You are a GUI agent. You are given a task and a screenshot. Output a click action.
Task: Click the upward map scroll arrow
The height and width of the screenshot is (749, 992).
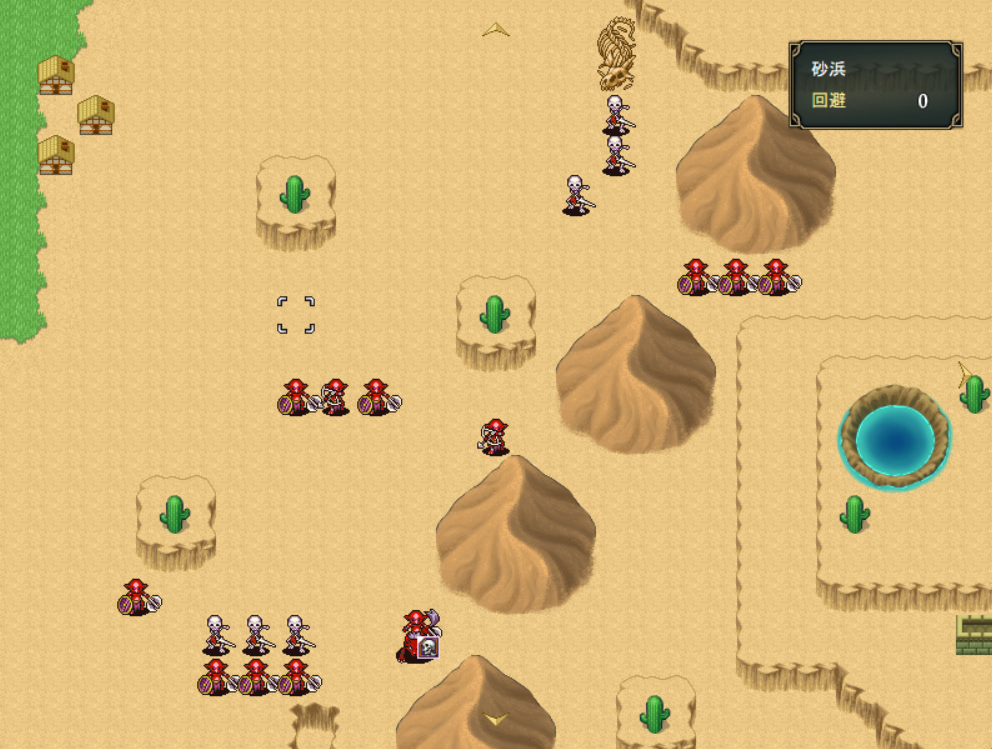496,30
